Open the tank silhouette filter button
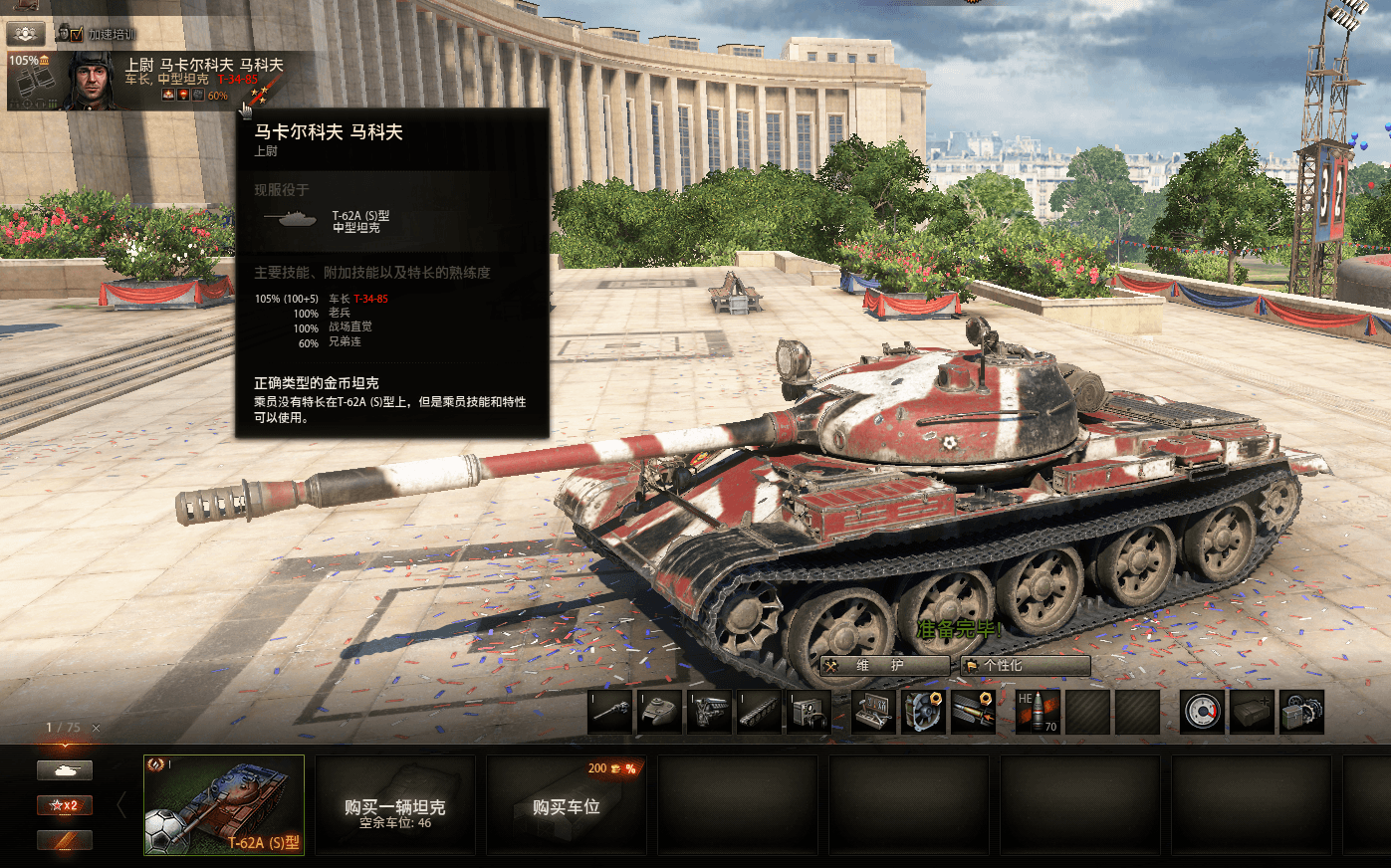 click(65, 770)
